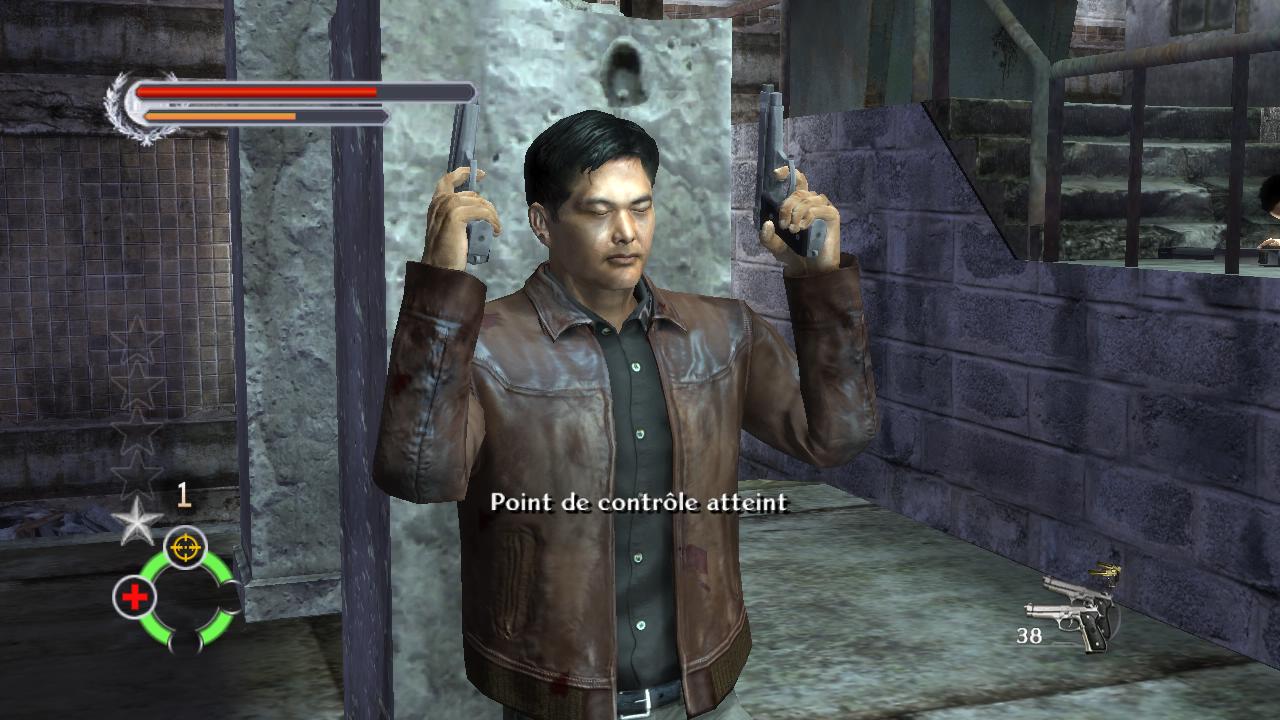
Task: Select the red cross health boost icon
Action: coord(134,597)
